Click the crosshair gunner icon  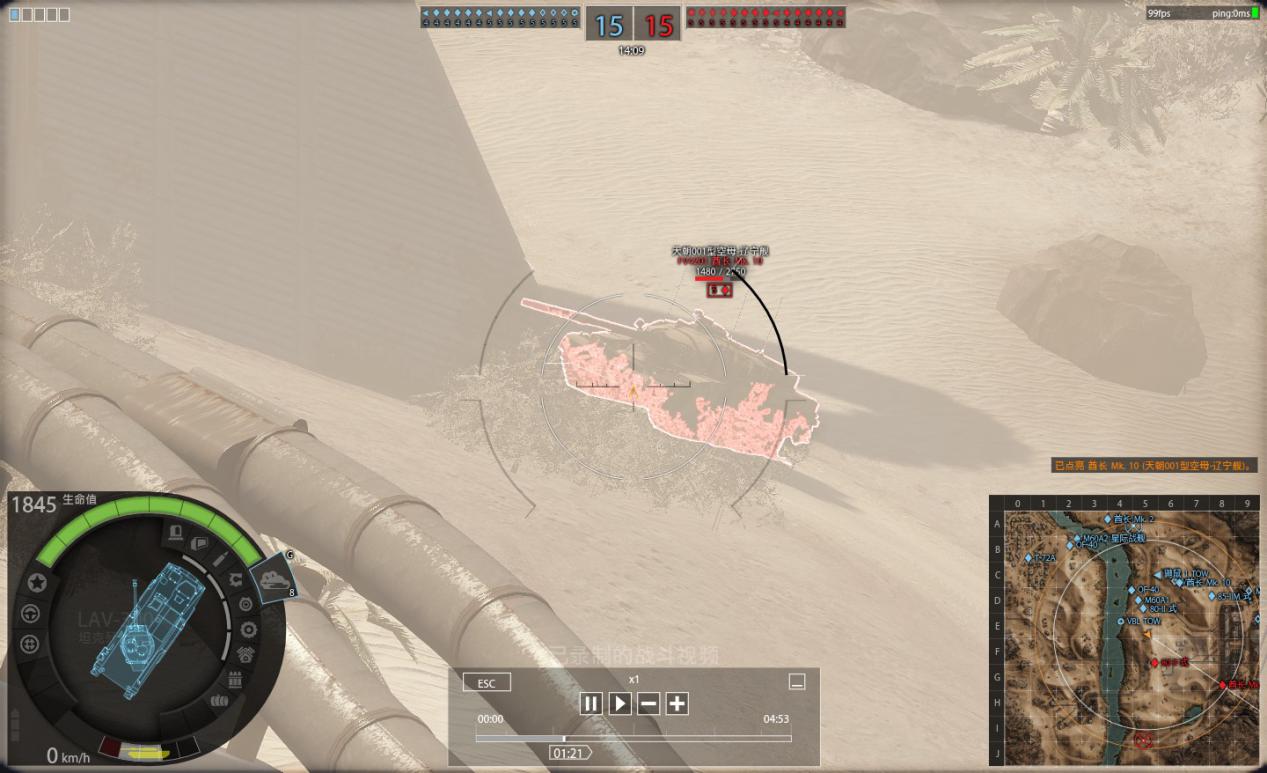[x=30, y=643]
